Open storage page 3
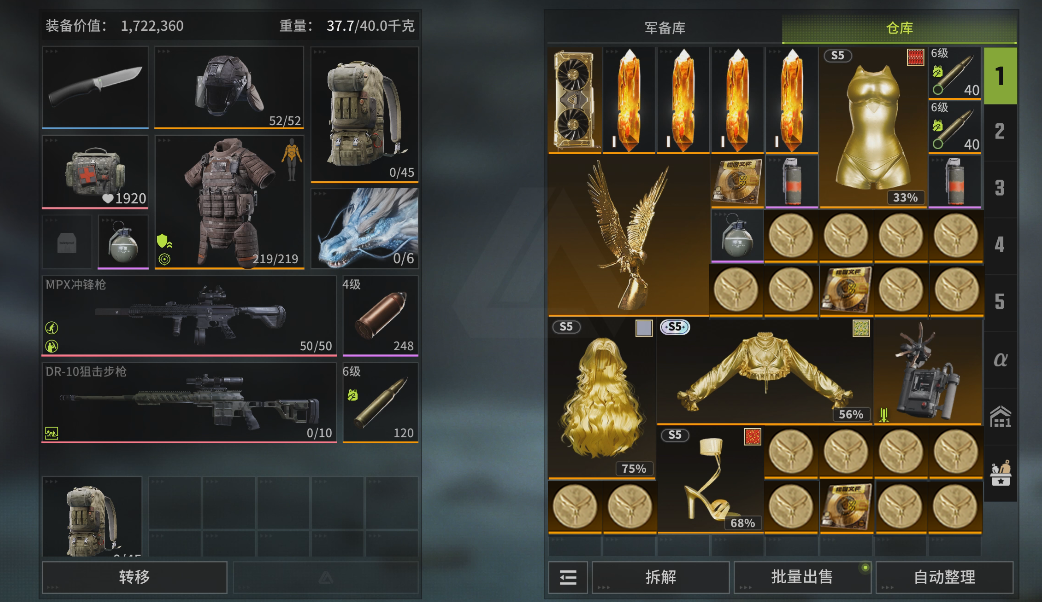Screen dimensions: 1042x602 click(x=999, y=188)
